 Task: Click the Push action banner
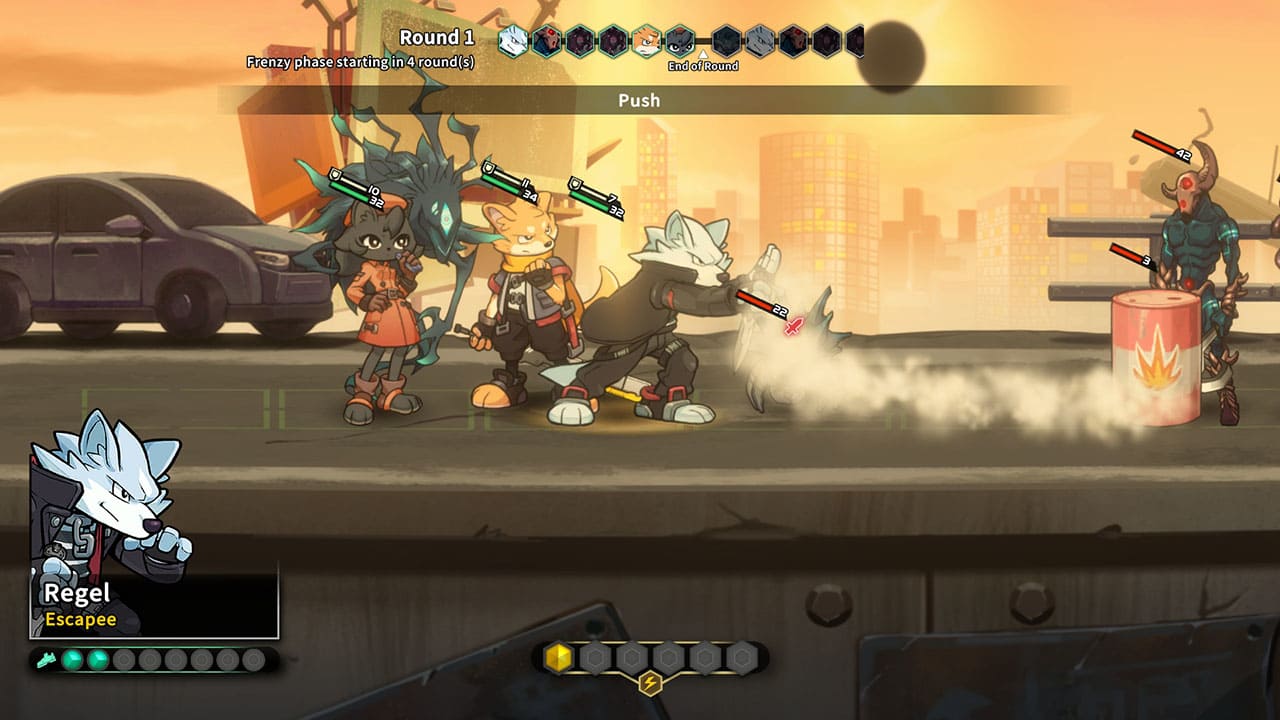tap(640, 100)
